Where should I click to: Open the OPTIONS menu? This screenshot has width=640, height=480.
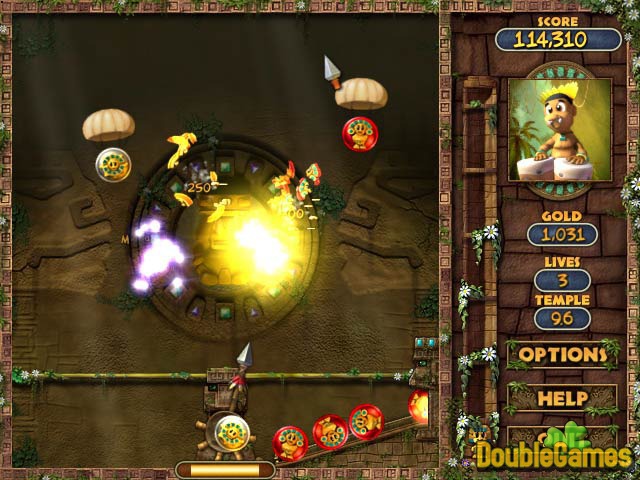click(561, 354)
